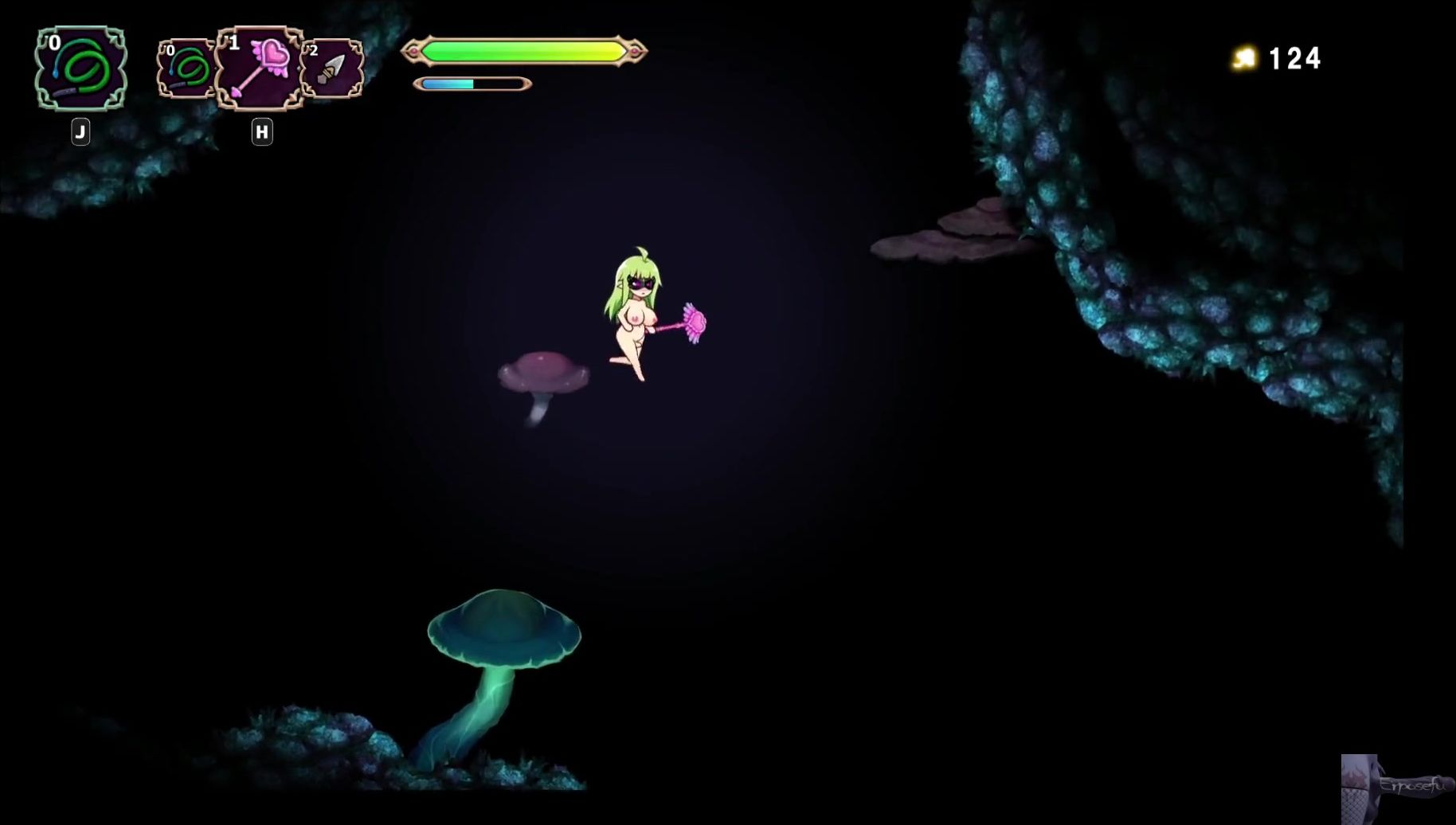1456x825 pixels.
Task: Switch to the dagger blade slot
Action: coord(332,70)
